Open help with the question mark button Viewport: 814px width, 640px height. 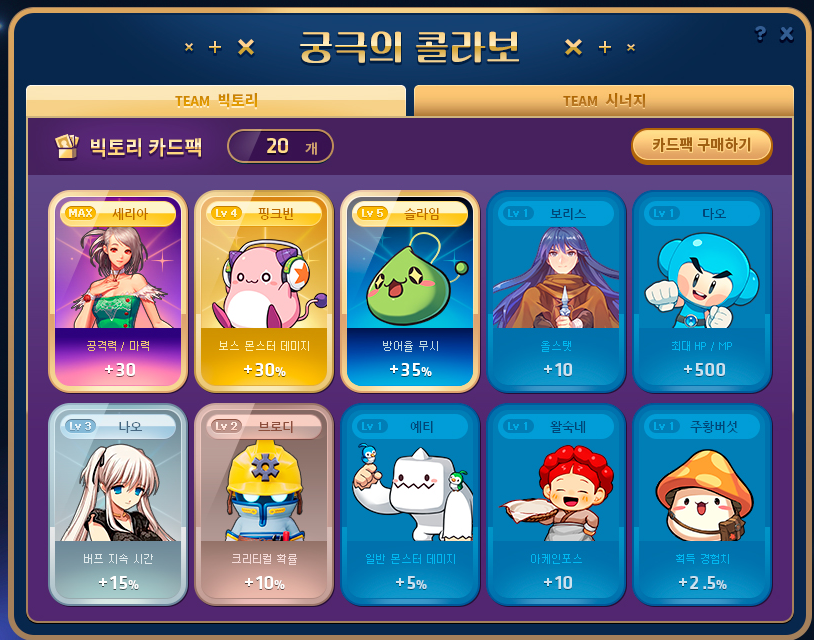click(760, 34)
